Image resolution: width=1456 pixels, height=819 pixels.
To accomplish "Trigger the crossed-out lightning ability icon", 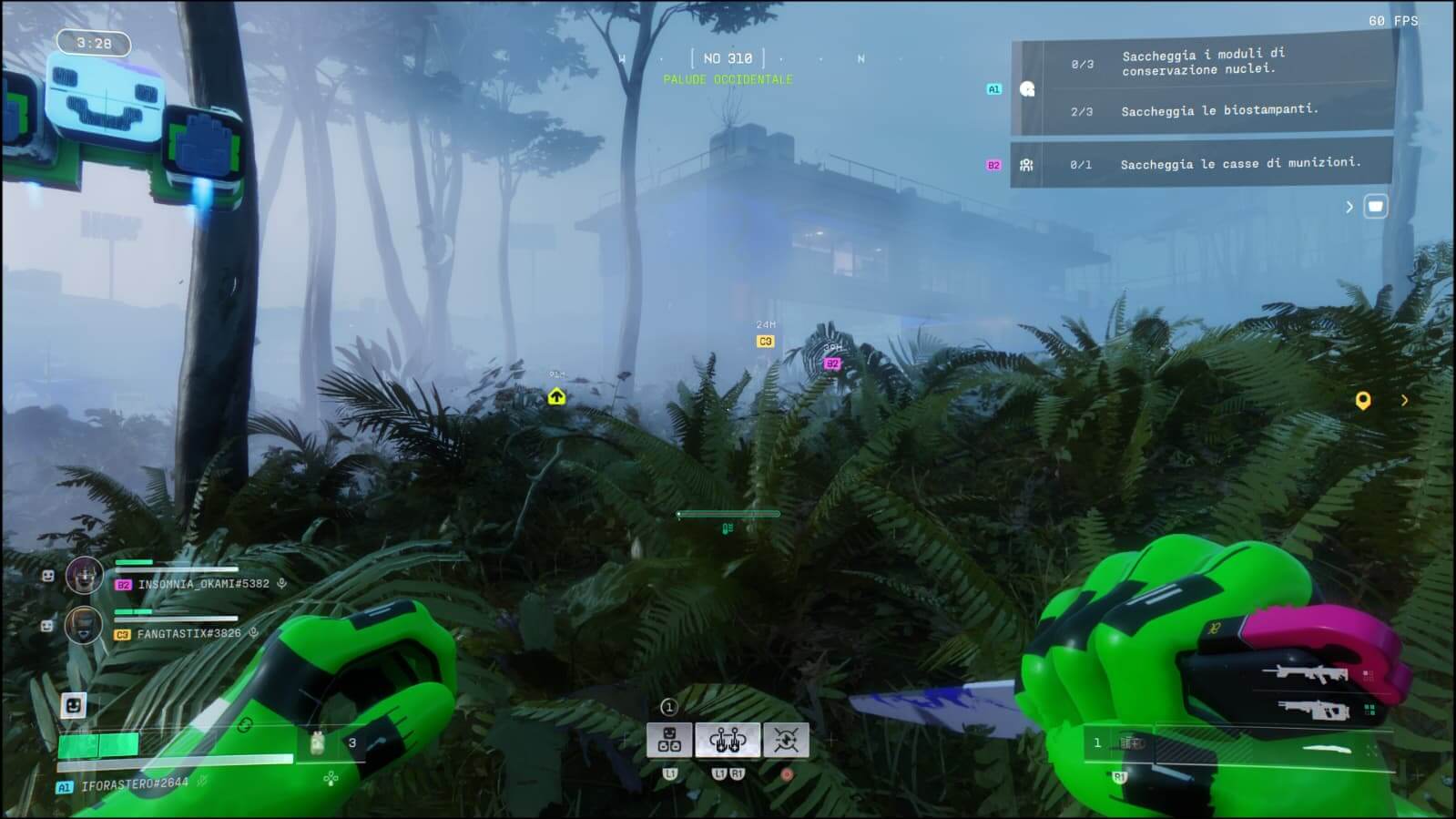I will click(786, 741).
